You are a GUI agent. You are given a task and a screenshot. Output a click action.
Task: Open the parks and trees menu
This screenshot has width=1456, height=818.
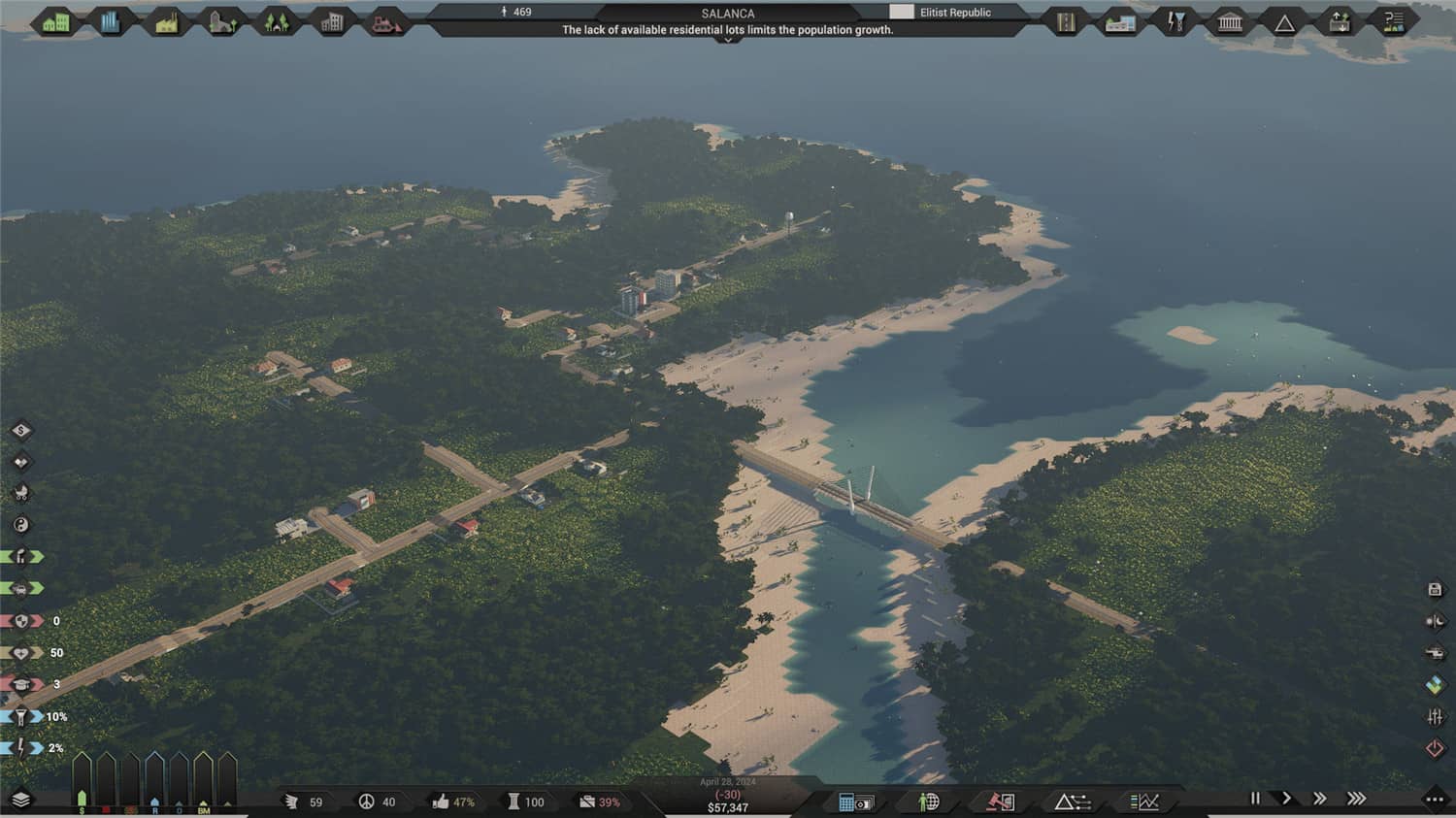pos(276,19)
